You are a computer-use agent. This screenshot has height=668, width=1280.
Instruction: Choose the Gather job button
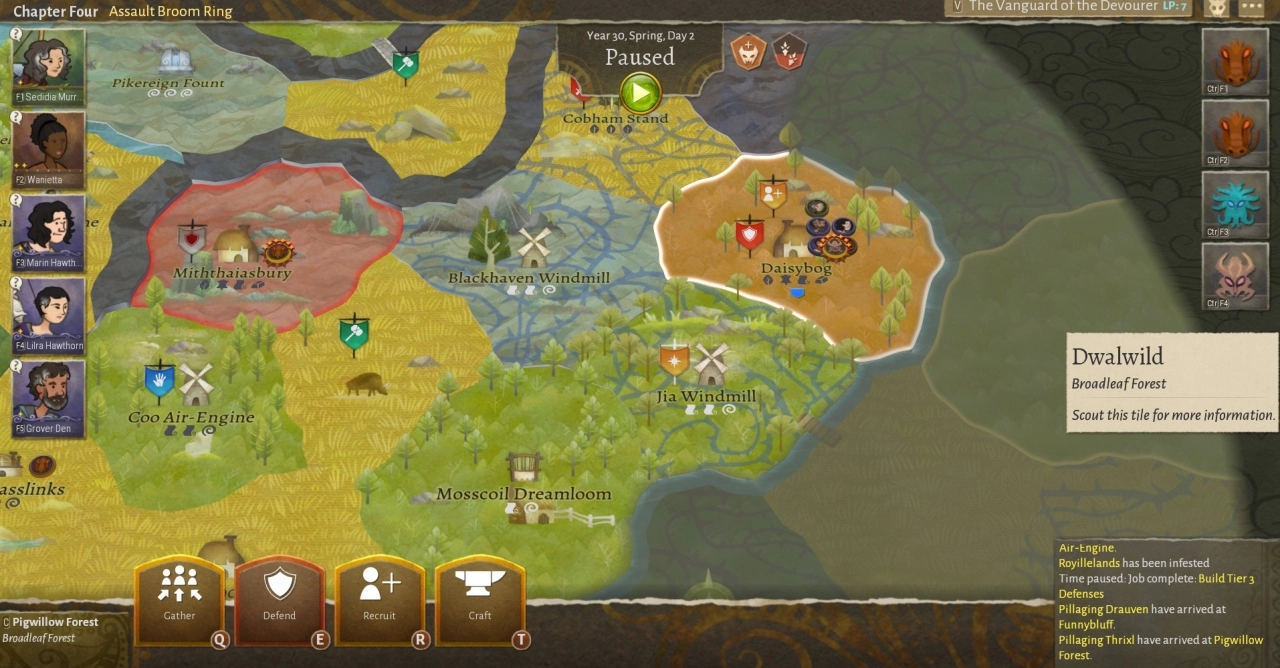pyautogui.click(x=180, y=597)
